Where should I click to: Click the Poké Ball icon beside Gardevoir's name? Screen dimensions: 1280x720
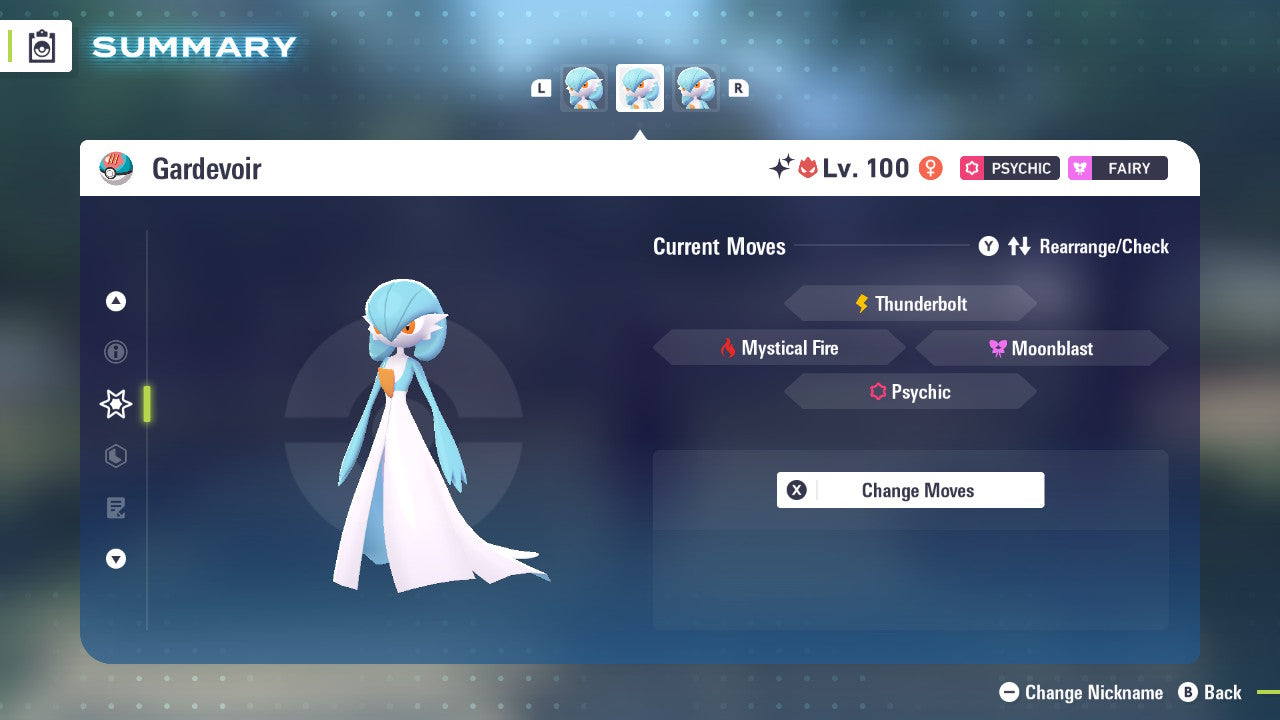[119, 168]
